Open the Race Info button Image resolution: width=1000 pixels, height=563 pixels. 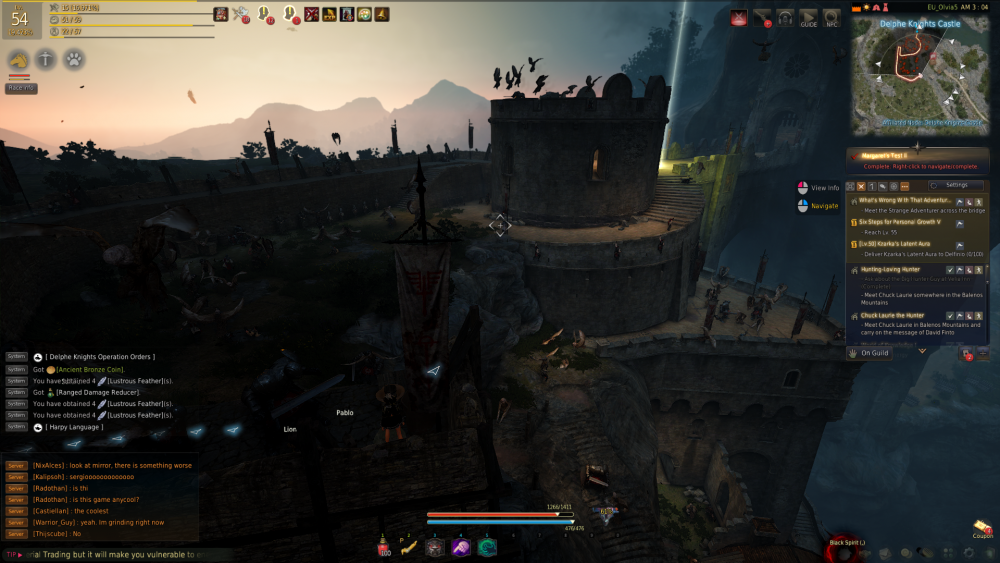coord(21,88)
